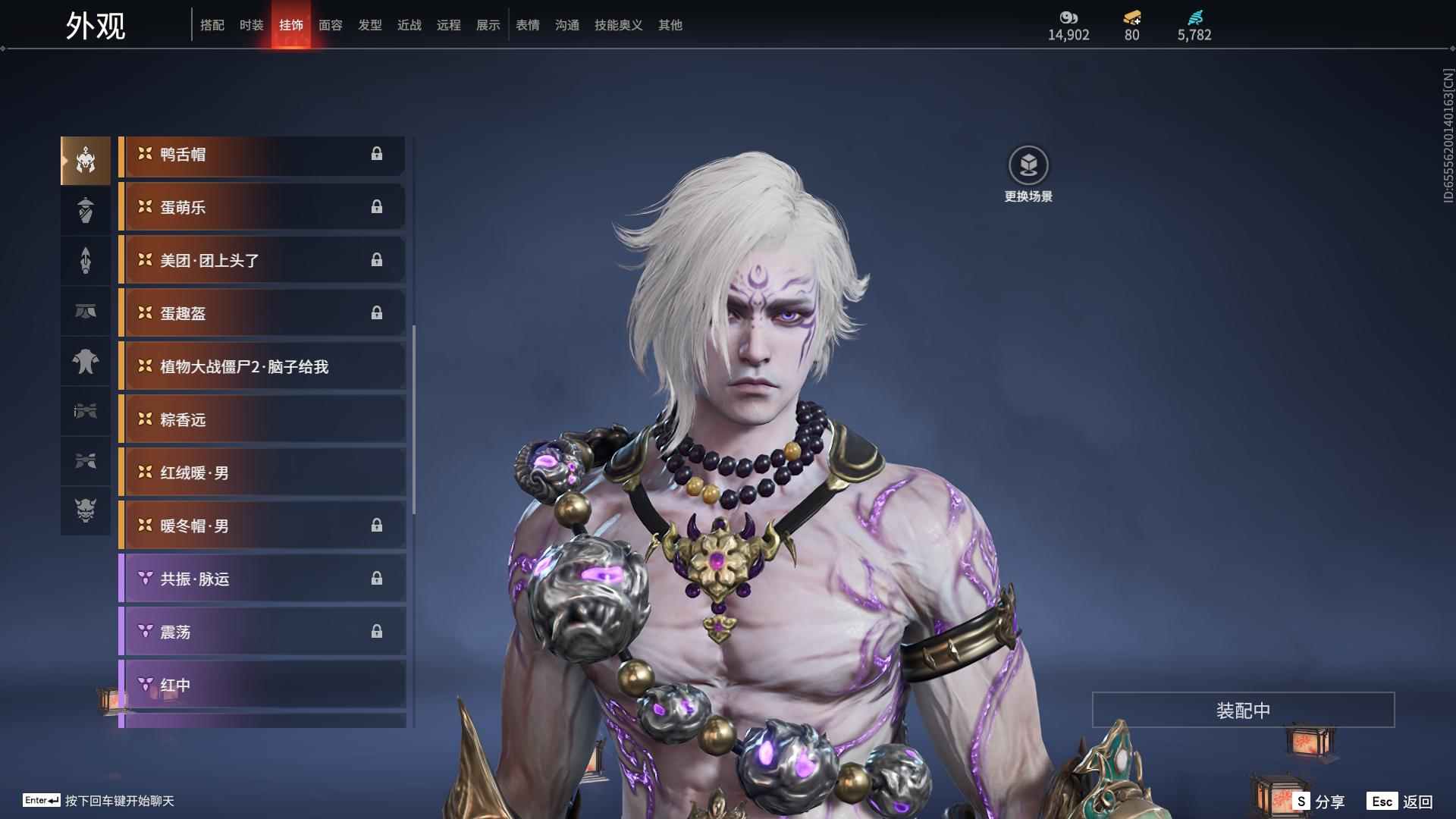Click the 装配中 equip button

1243,711
